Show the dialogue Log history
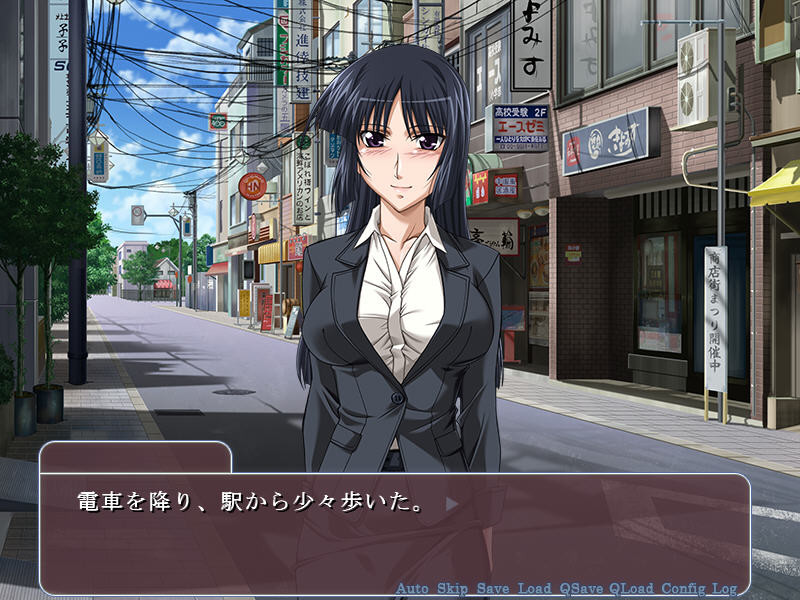 [x=725, y=588]
